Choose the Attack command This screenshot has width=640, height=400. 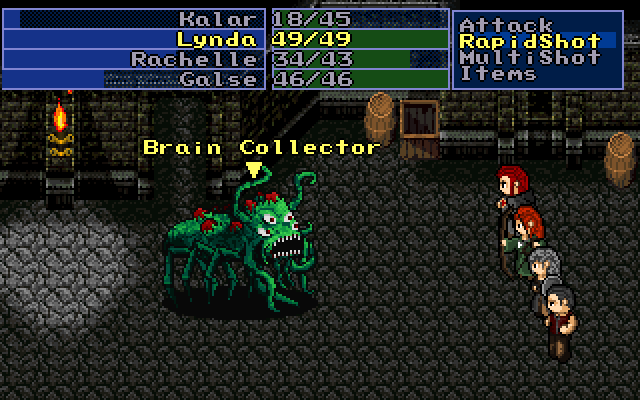pos(506,24)
